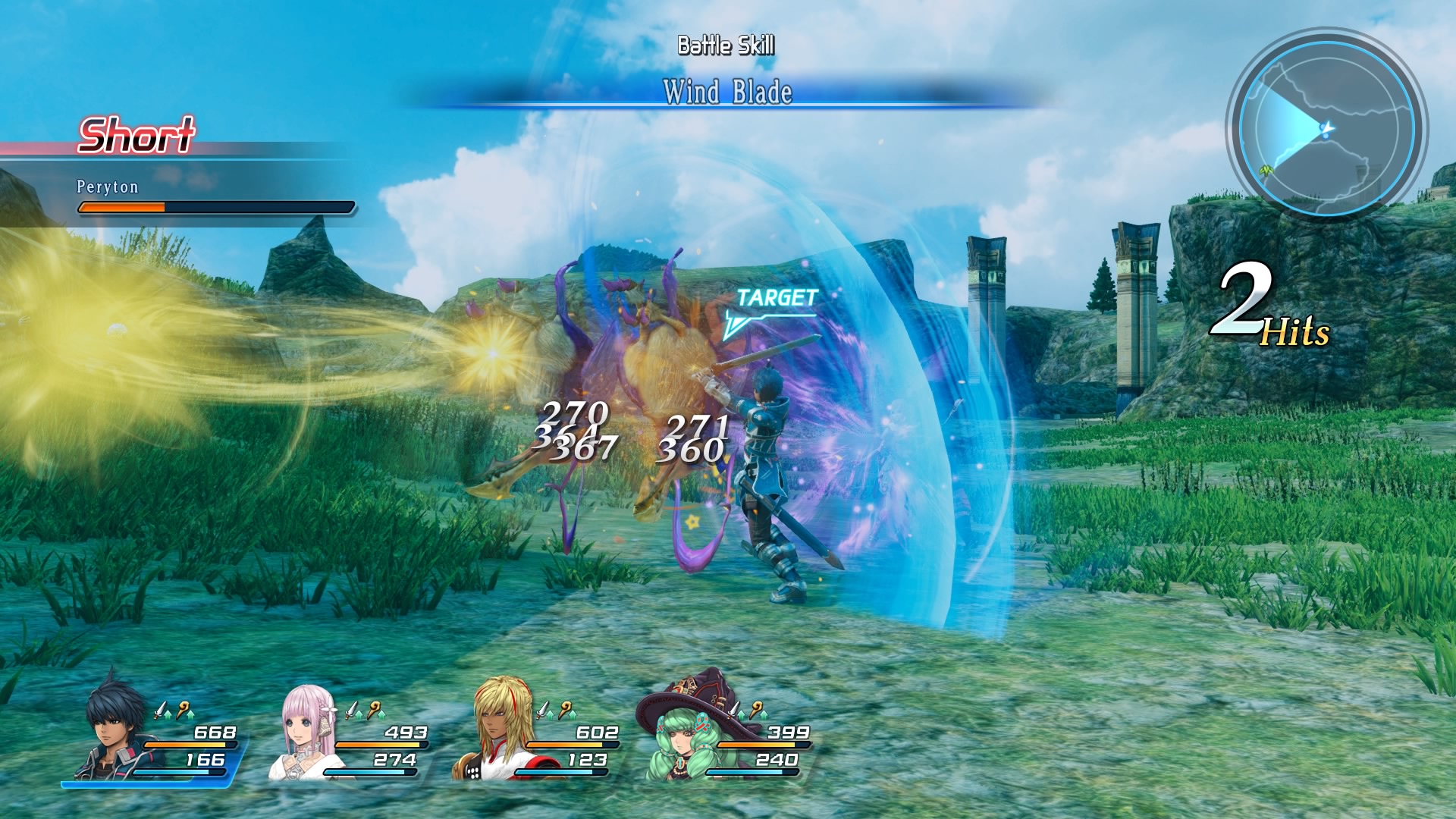Choose the pink-haired girl party portrait
1456x819 pixels.
[308, 730]
